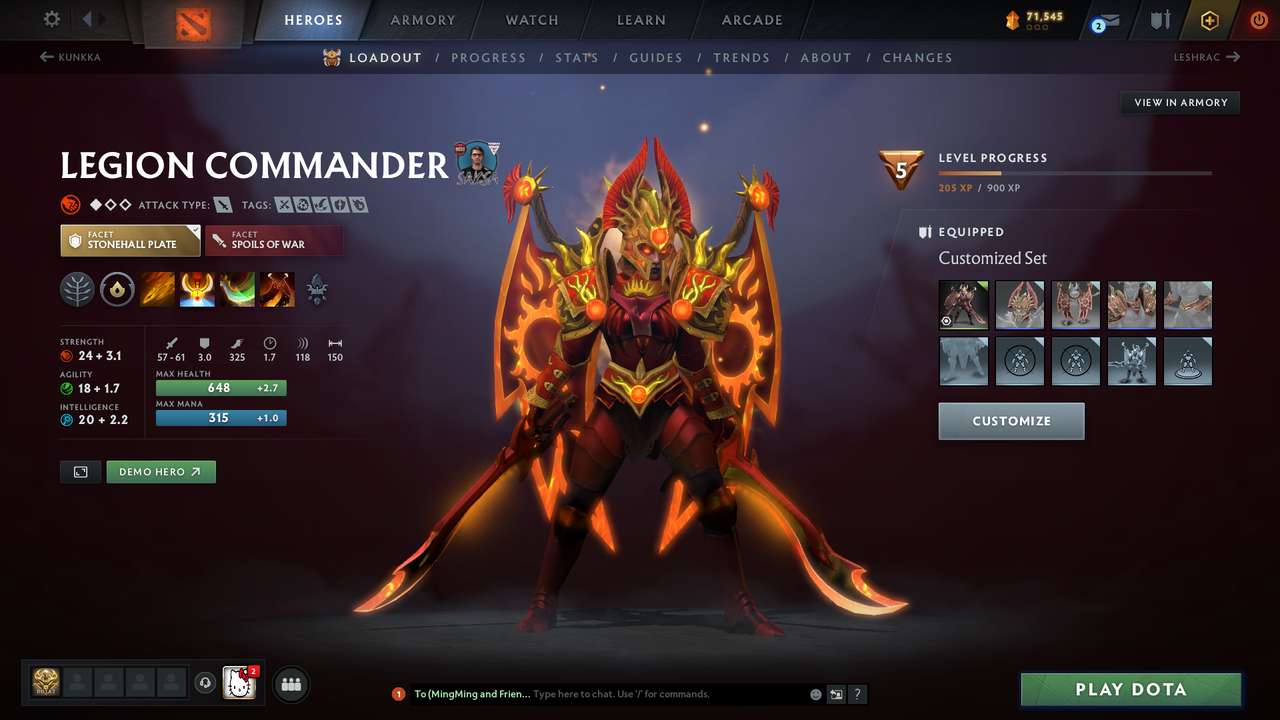Open Dota Plus with the gold hexagon icon
The height and width of the screenshot is (720, 1280).
pyautogui.click(x=1210, y=19)
